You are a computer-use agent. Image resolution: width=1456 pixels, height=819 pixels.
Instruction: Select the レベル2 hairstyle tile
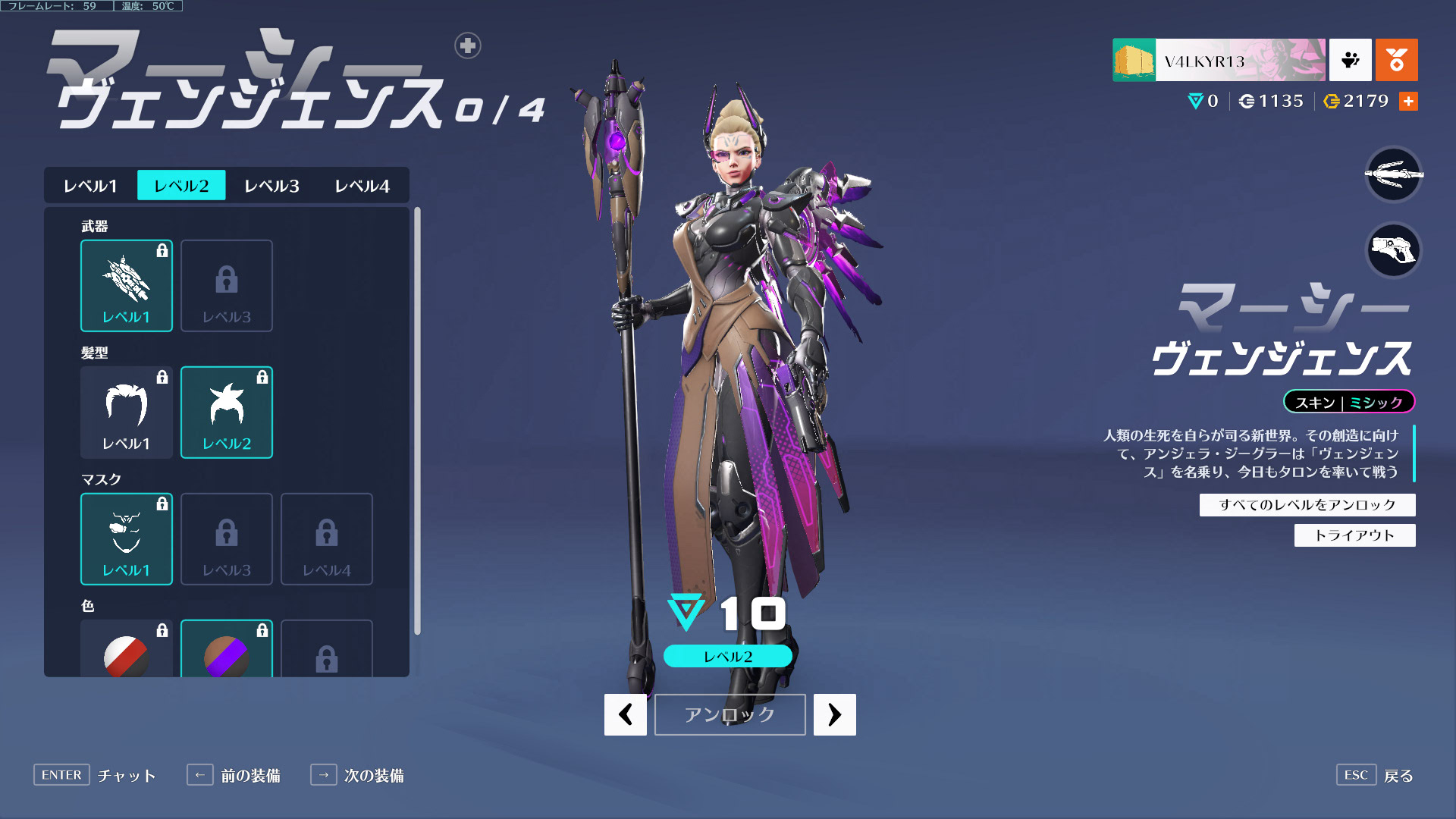tap(227, 413)
